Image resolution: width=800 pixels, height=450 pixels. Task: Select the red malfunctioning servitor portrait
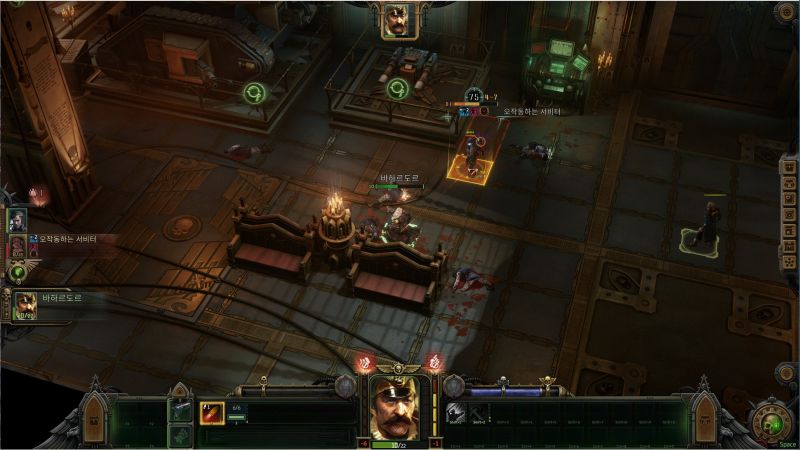[17, 246]
